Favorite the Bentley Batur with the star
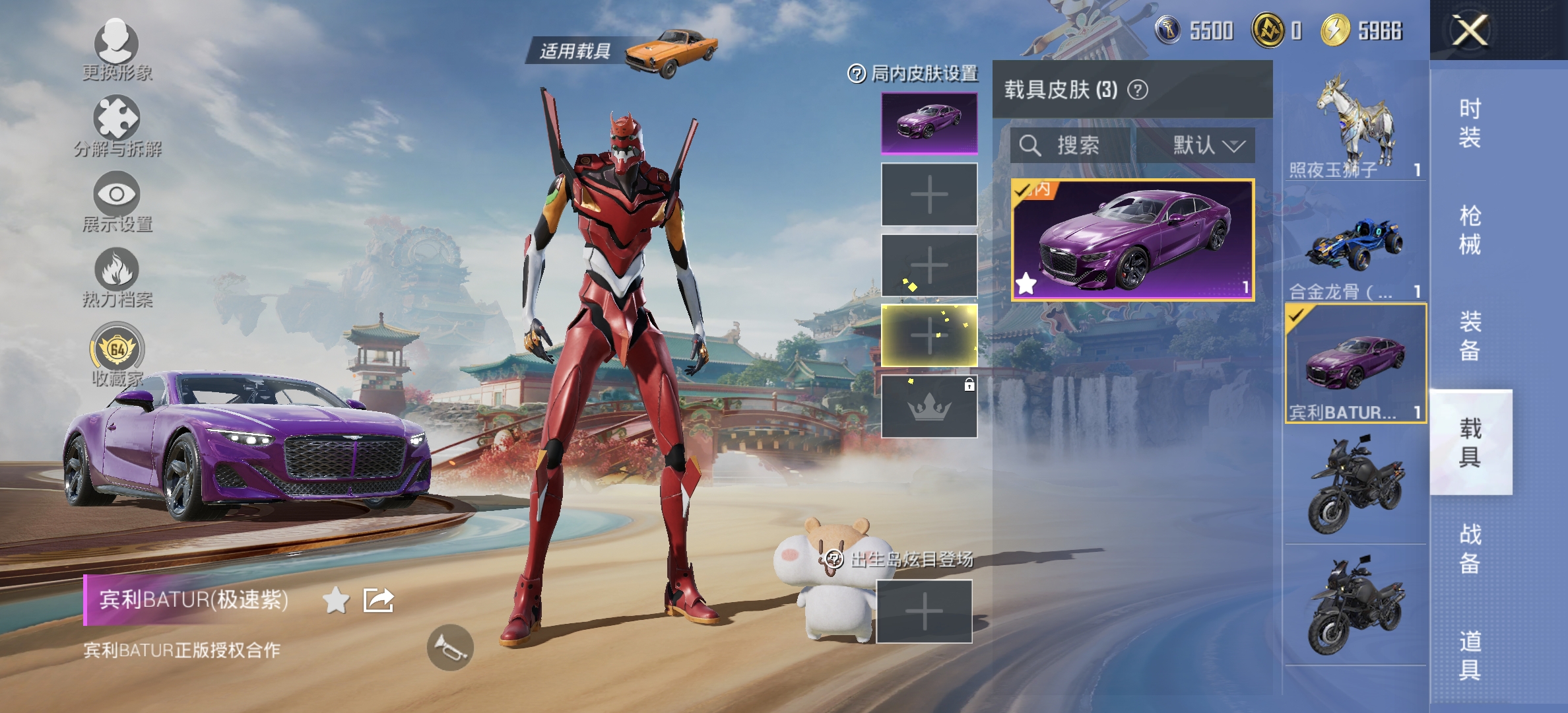1568x713 pixels. coord(336,601)
